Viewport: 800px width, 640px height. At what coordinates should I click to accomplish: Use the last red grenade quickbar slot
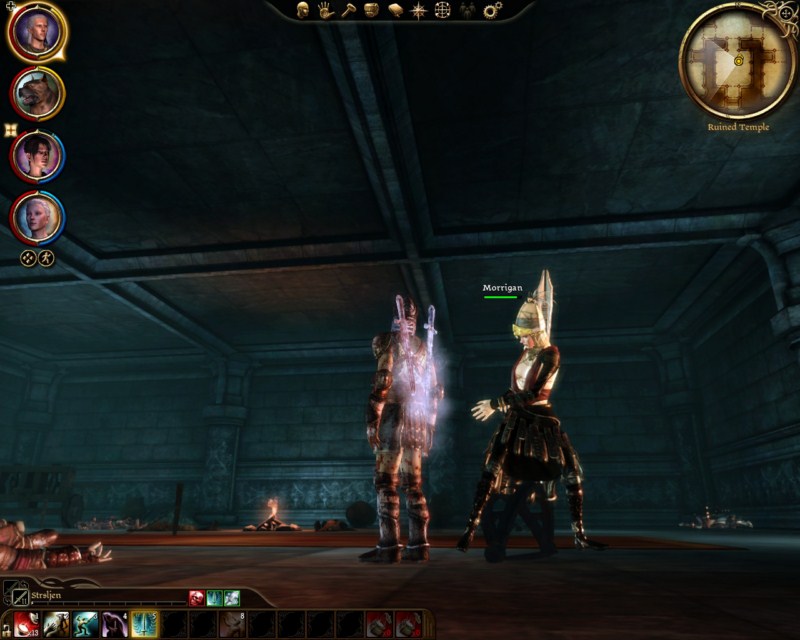click(x=408, y=625)
